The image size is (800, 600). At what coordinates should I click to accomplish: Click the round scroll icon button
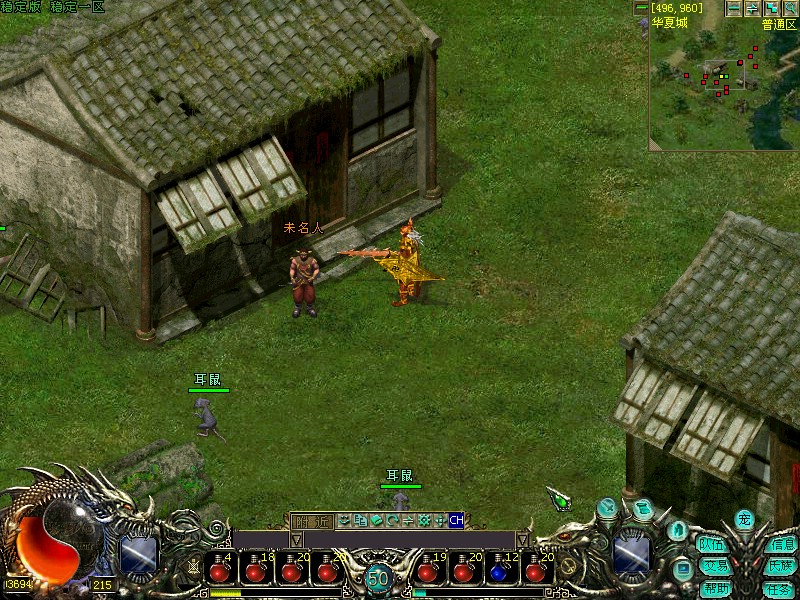point(643,509)
